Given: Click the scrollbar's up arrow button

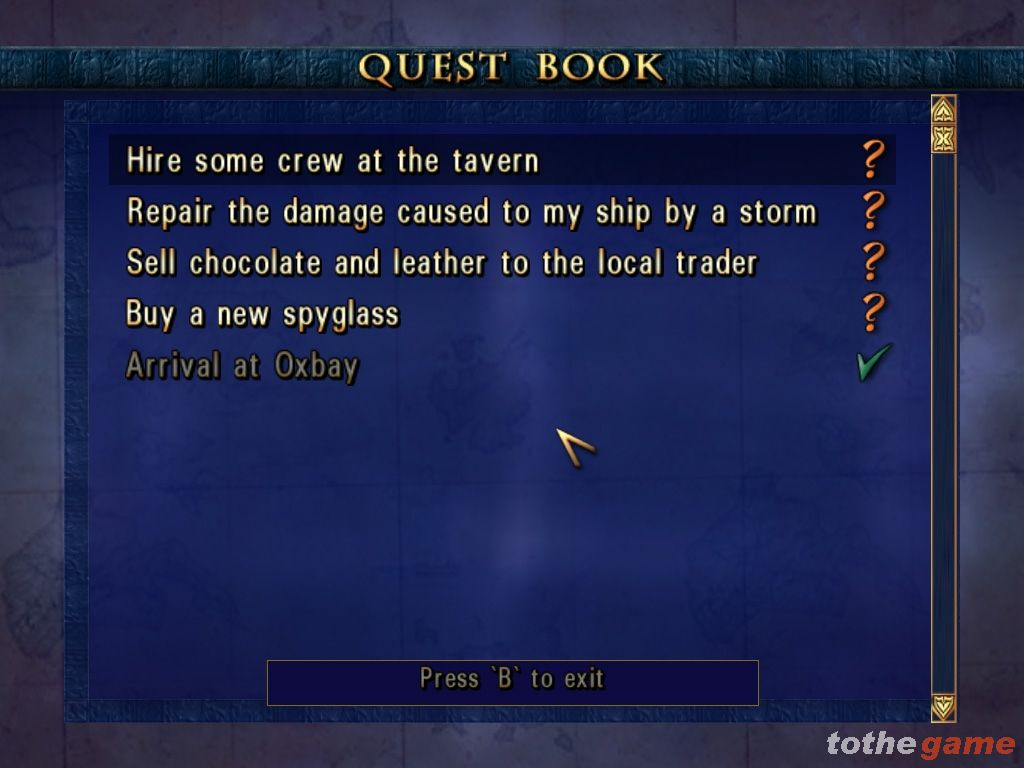Looking at the screenshot, I should (943, 109).
